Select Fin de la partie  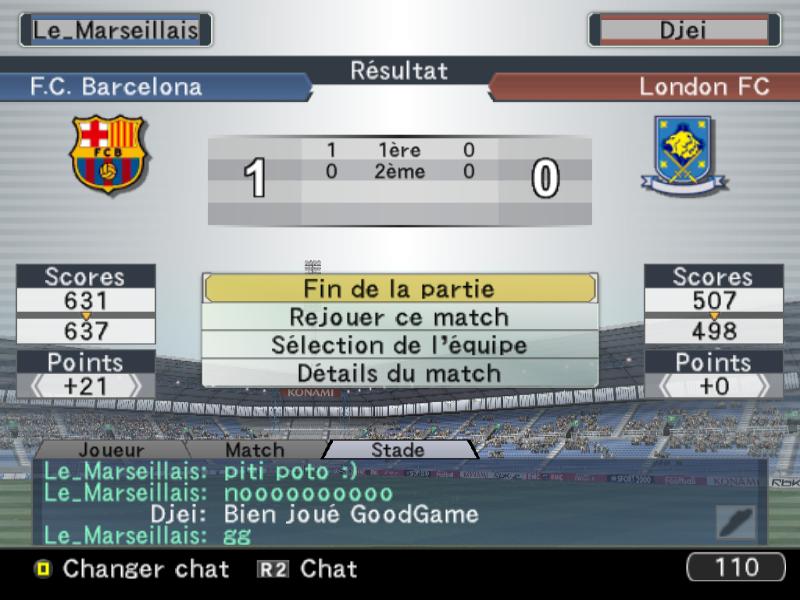(399, 289)
